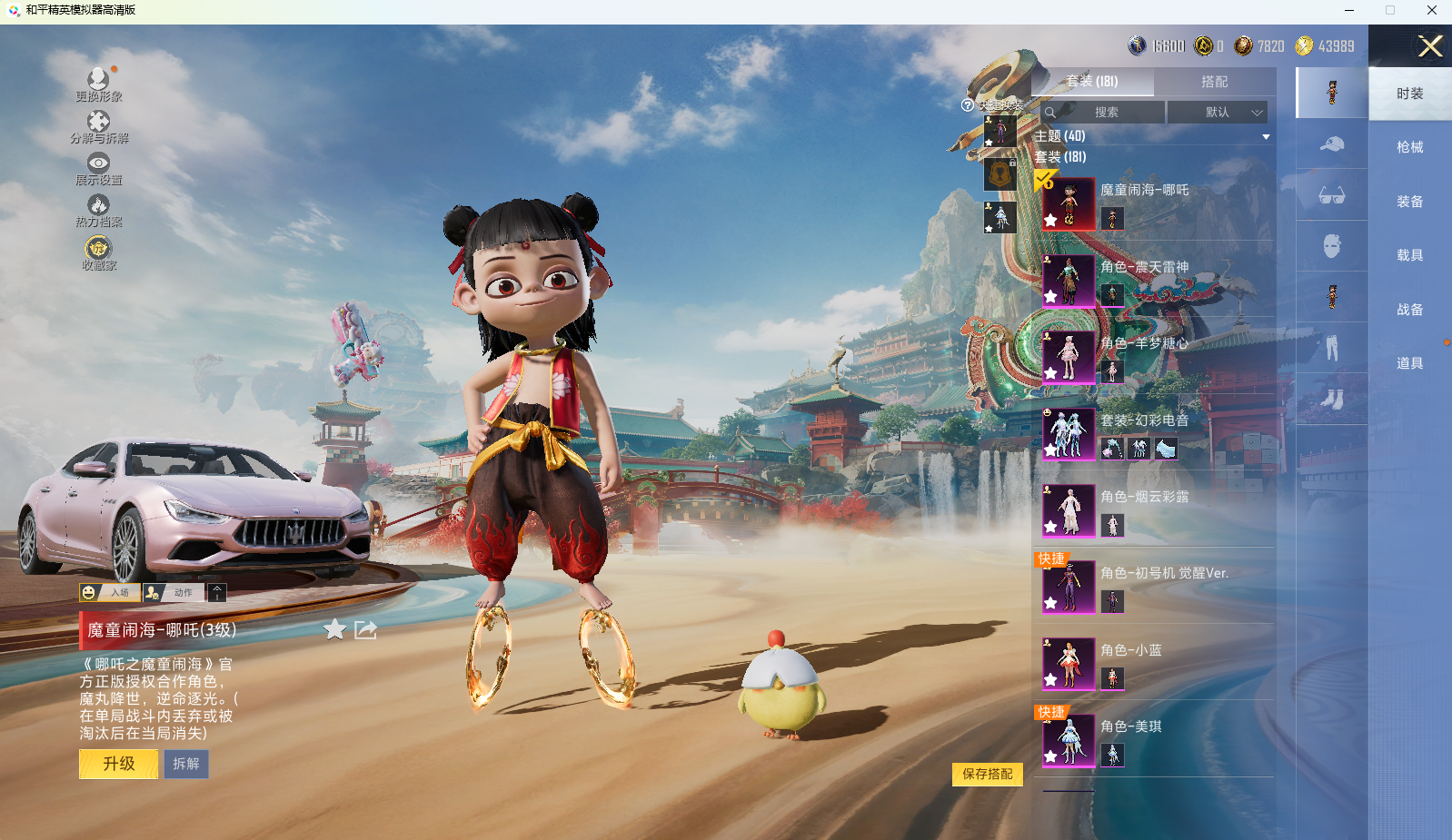Close the wardrobe screen with the X

(1430, 46)
